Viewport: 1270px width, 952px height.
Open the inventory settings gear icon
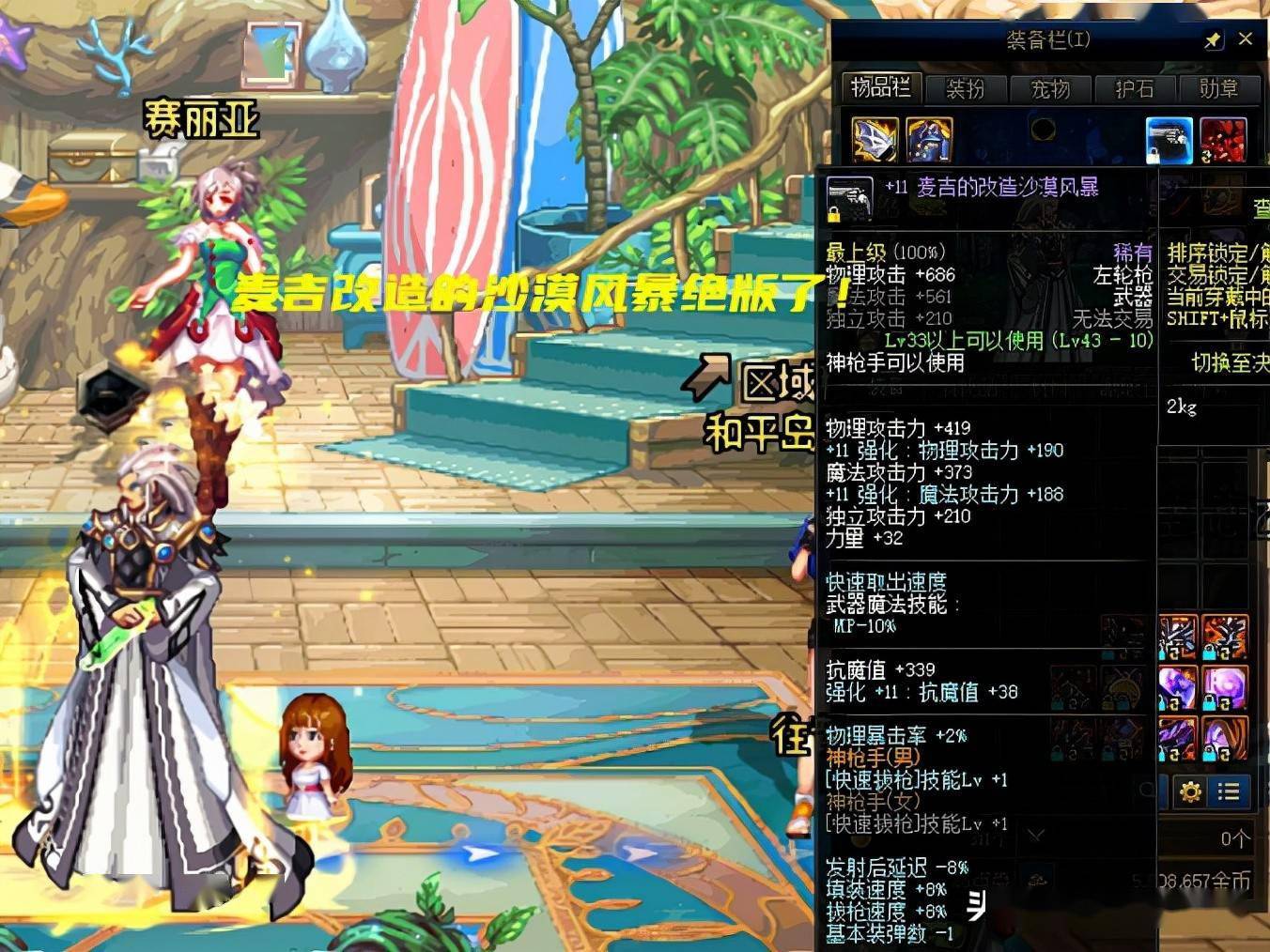coord(1190,791)
